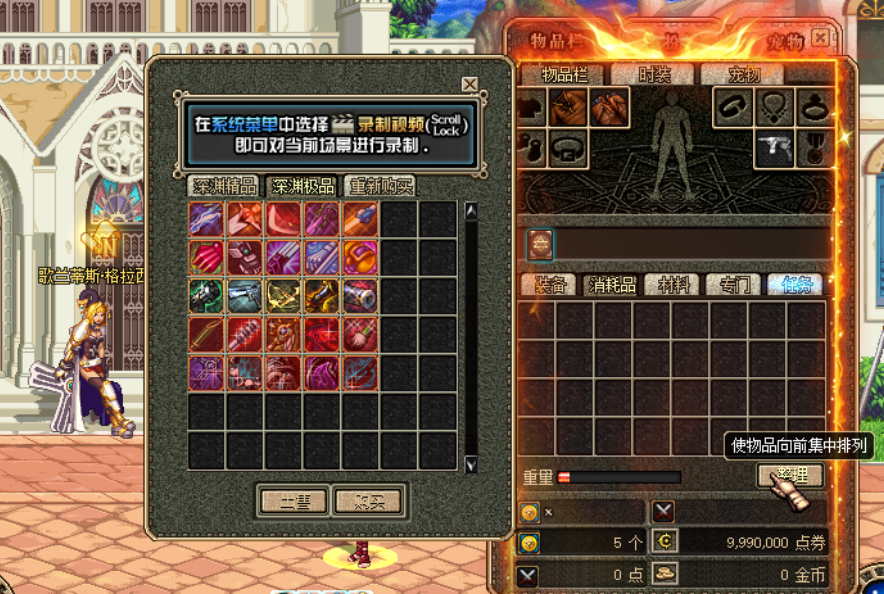Click the 出售 sell button

point(293,501)
